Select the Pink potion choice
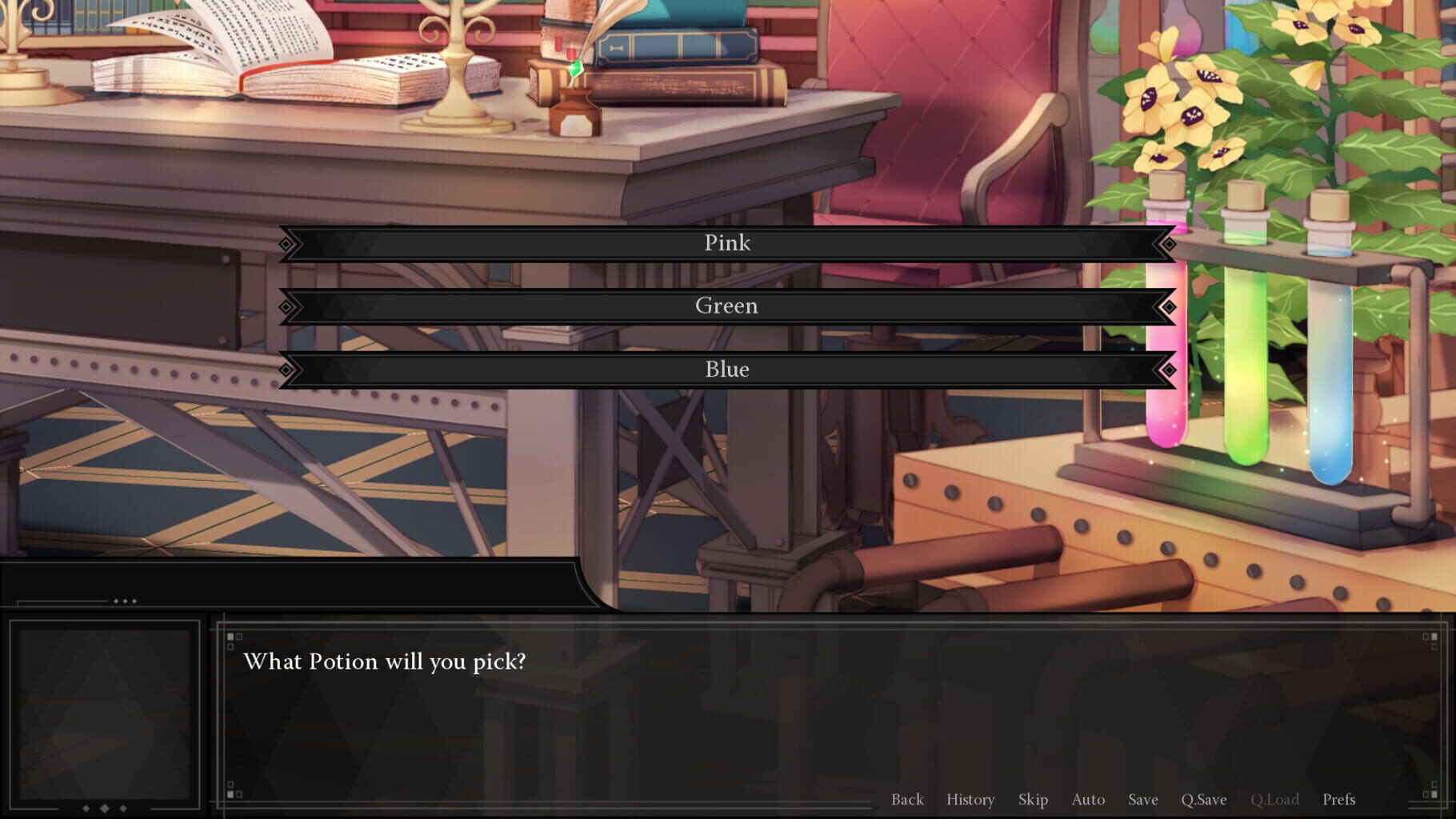The image size is (1456, 819). (726, 242)
